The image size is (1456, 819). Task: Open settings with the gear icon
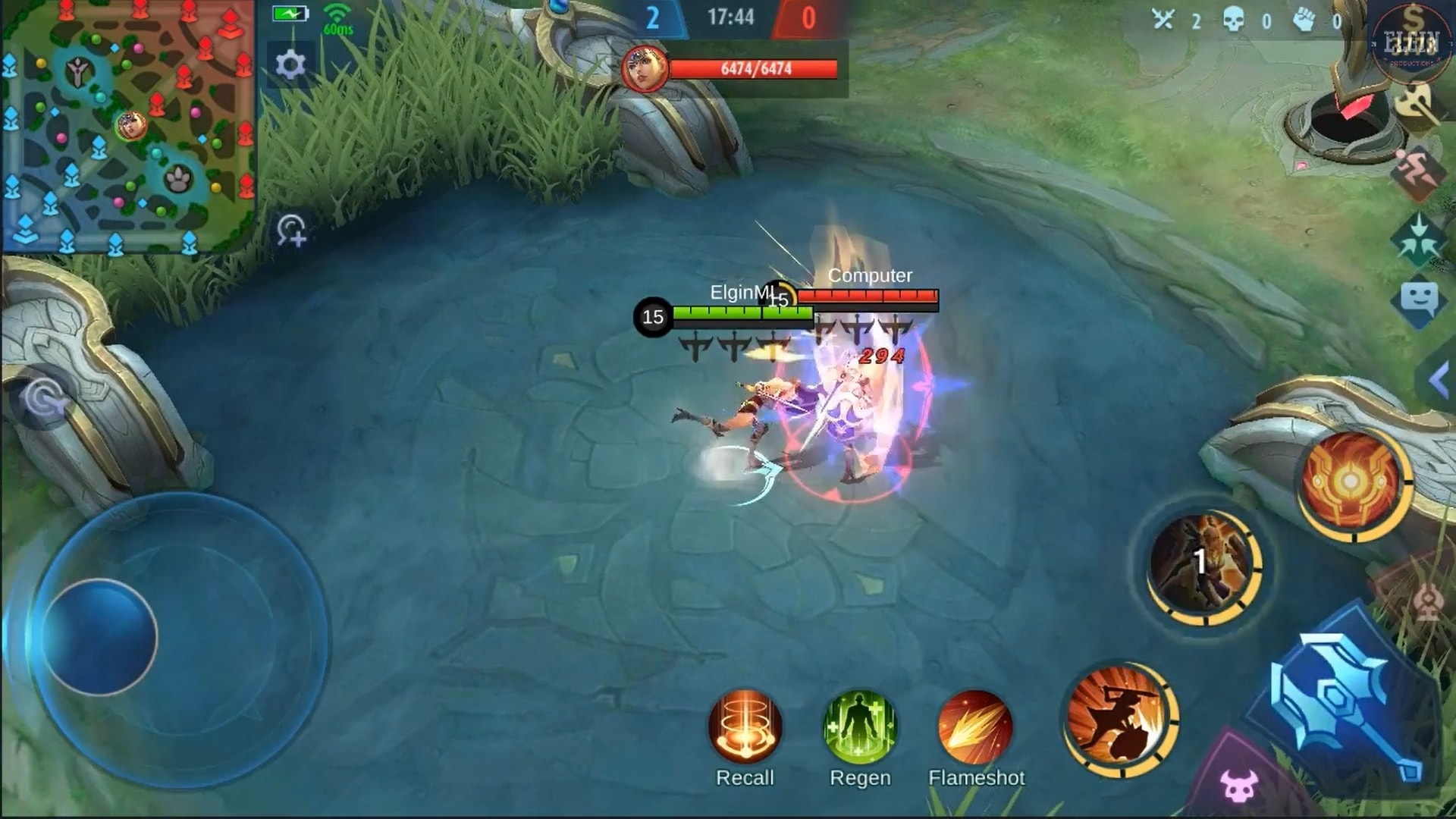pos(292,64)
